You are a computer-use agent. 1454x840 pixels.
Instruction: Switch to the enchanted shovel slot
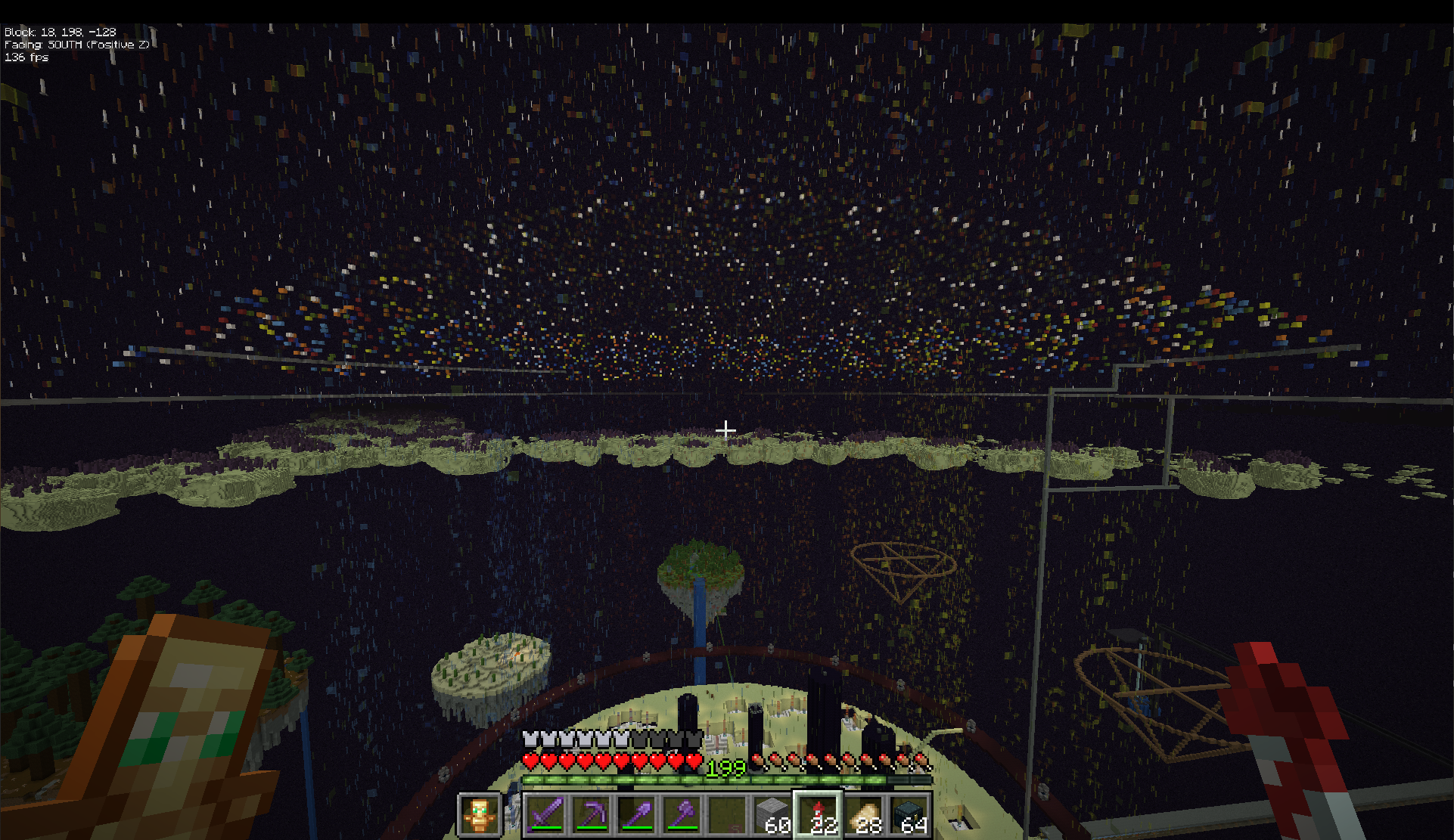637,815
